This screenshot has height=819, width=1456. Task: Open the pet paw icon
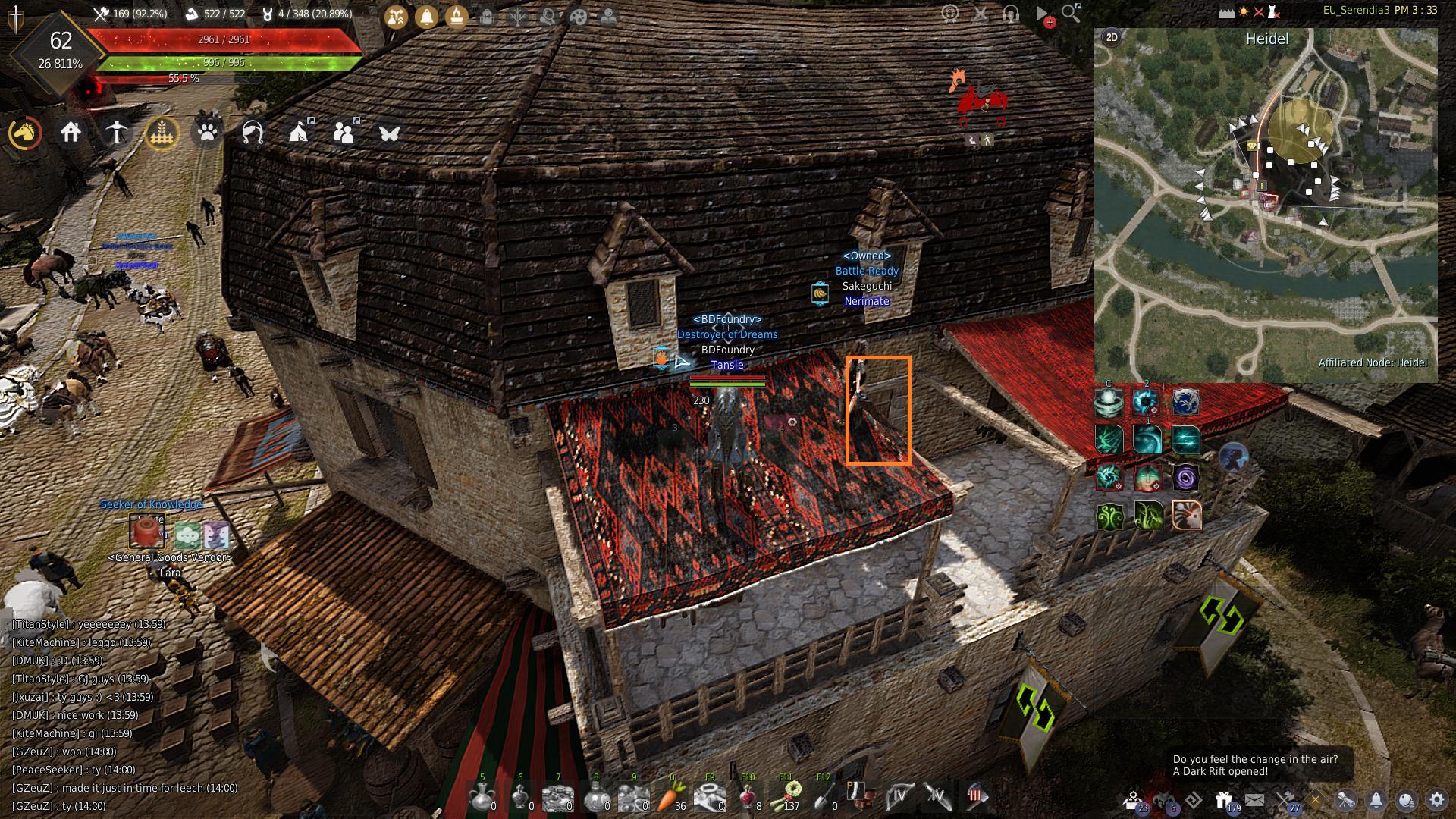tap(207, 133)
